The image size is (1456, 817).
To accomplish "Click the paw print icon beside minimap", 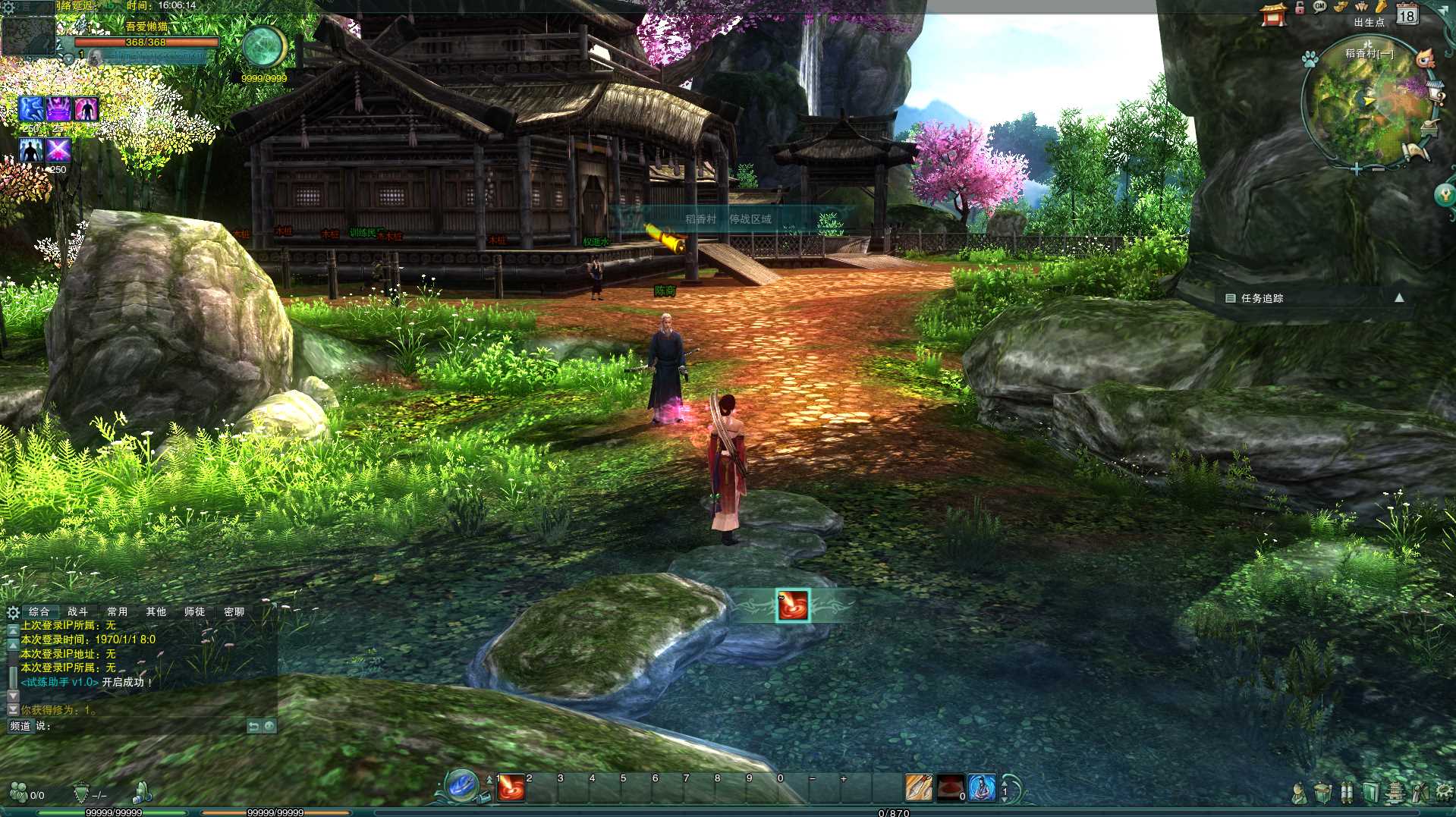I will [x=1310, y=59].
